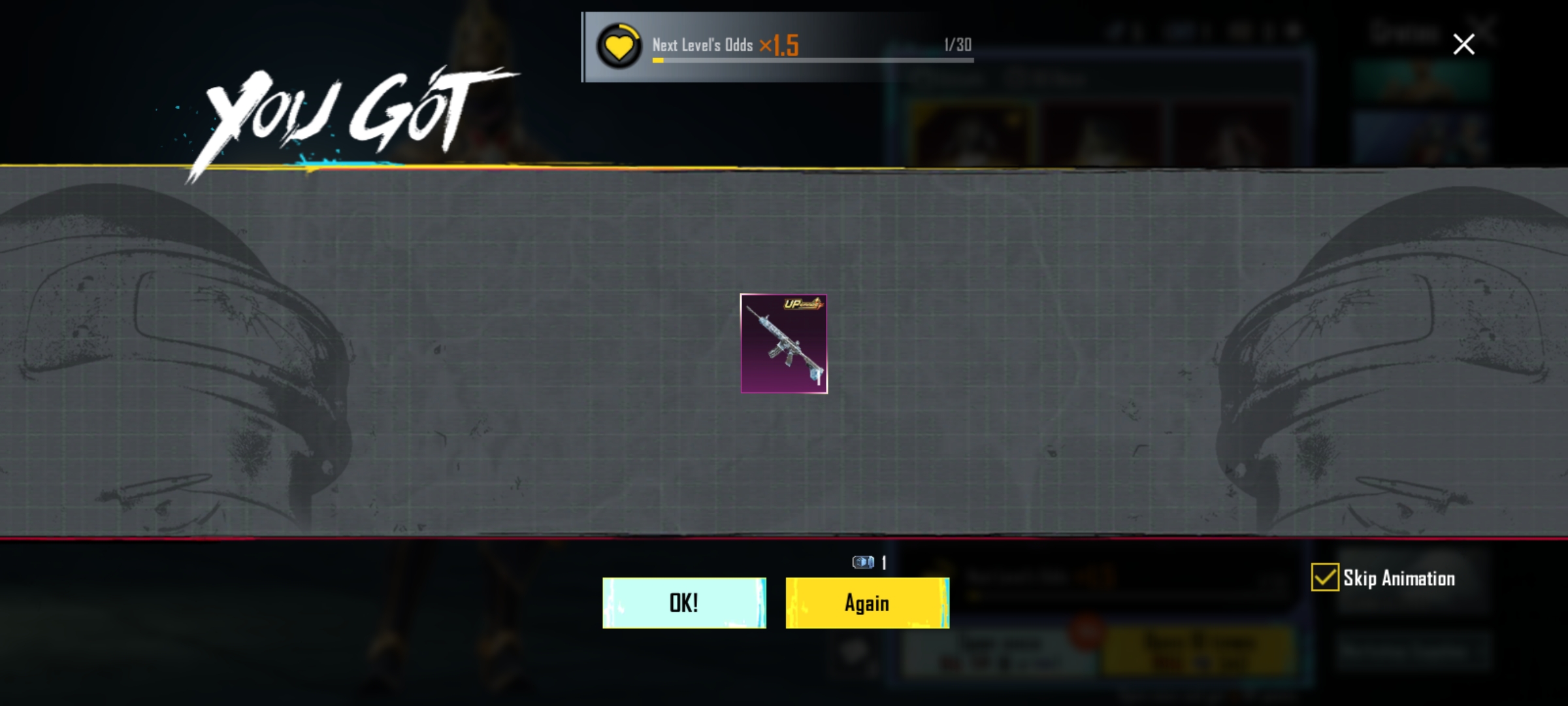The image size is (1568, 706).
Task: Select the rifle skin reward tile
Action: click(784, 344)
